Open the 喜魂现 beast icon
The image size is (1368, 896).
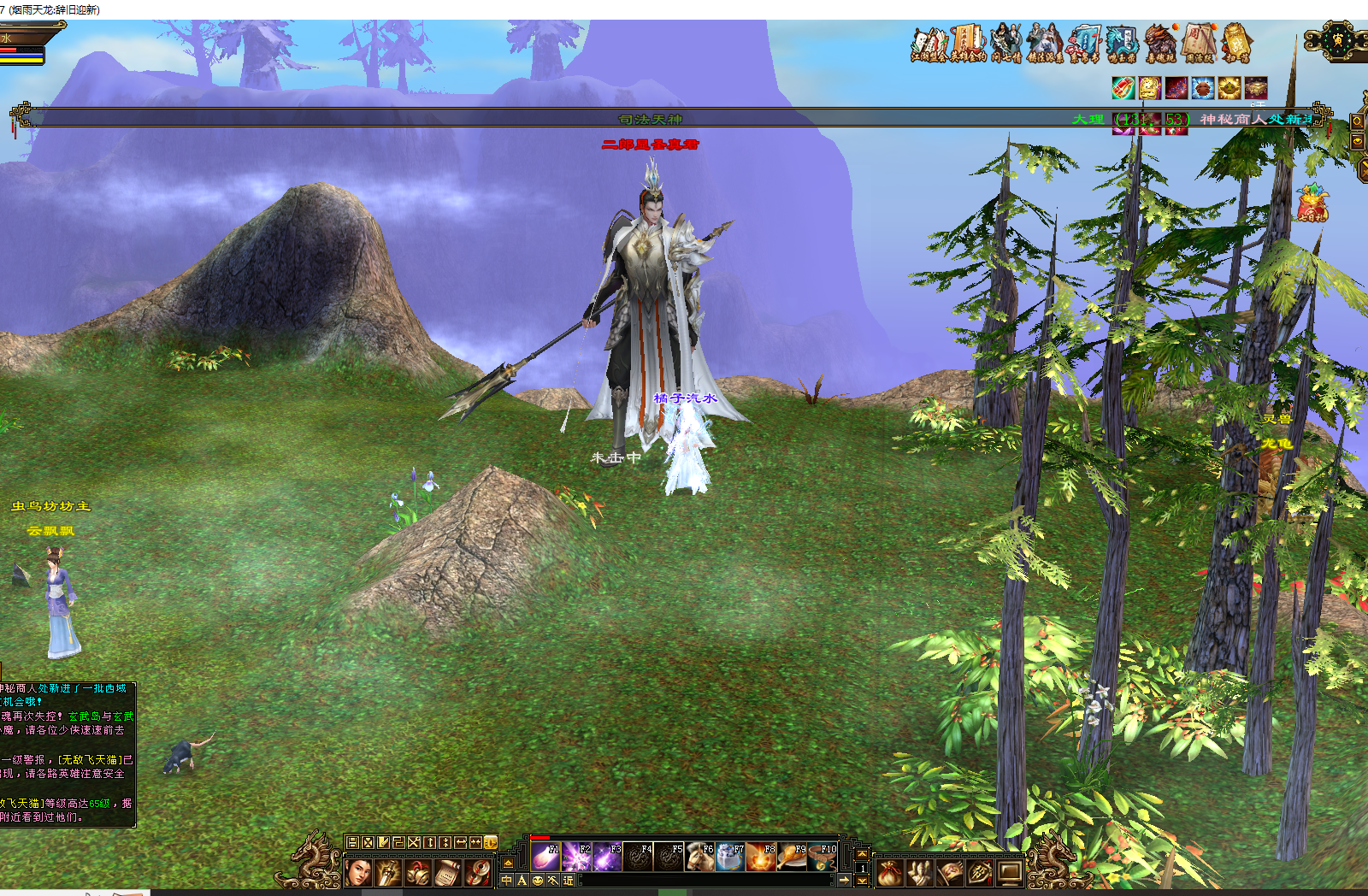click(x=1161, y=43)
